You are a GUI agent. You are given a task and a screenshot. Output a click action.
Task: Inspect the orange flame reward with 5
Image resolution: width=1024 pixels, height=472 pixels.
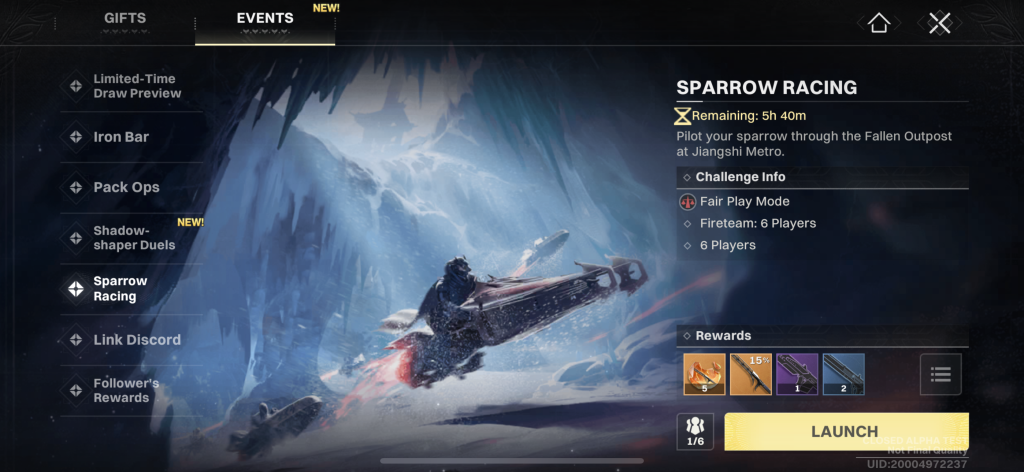[704, 375]
